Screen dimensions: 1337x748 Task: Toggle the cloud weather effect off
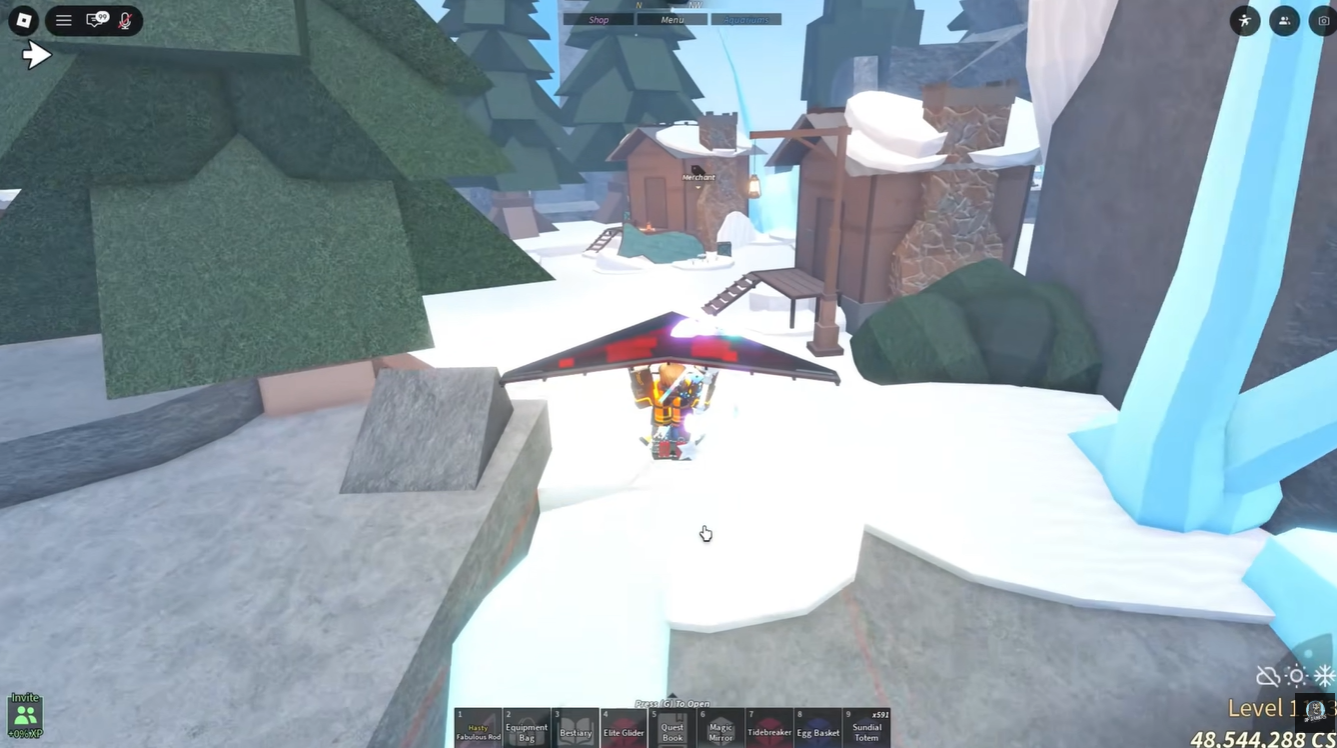coord(1267,676)
